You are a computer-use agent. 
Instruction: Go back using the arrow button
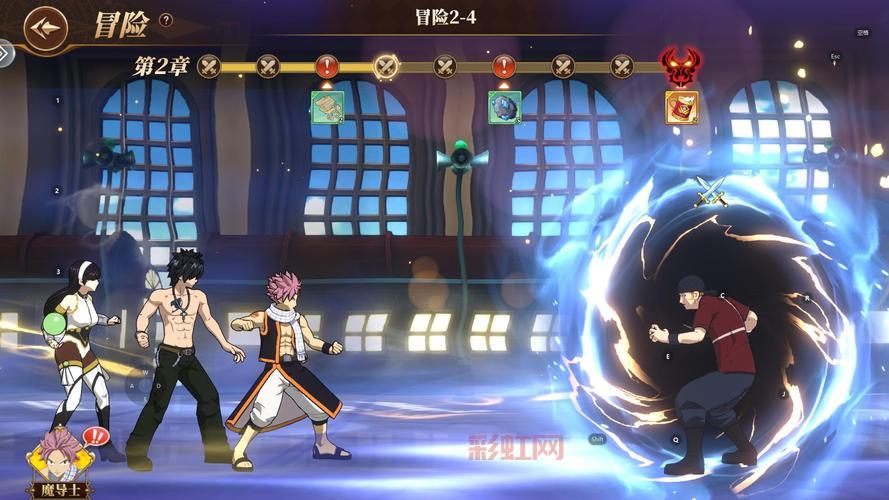click(45, 27)
